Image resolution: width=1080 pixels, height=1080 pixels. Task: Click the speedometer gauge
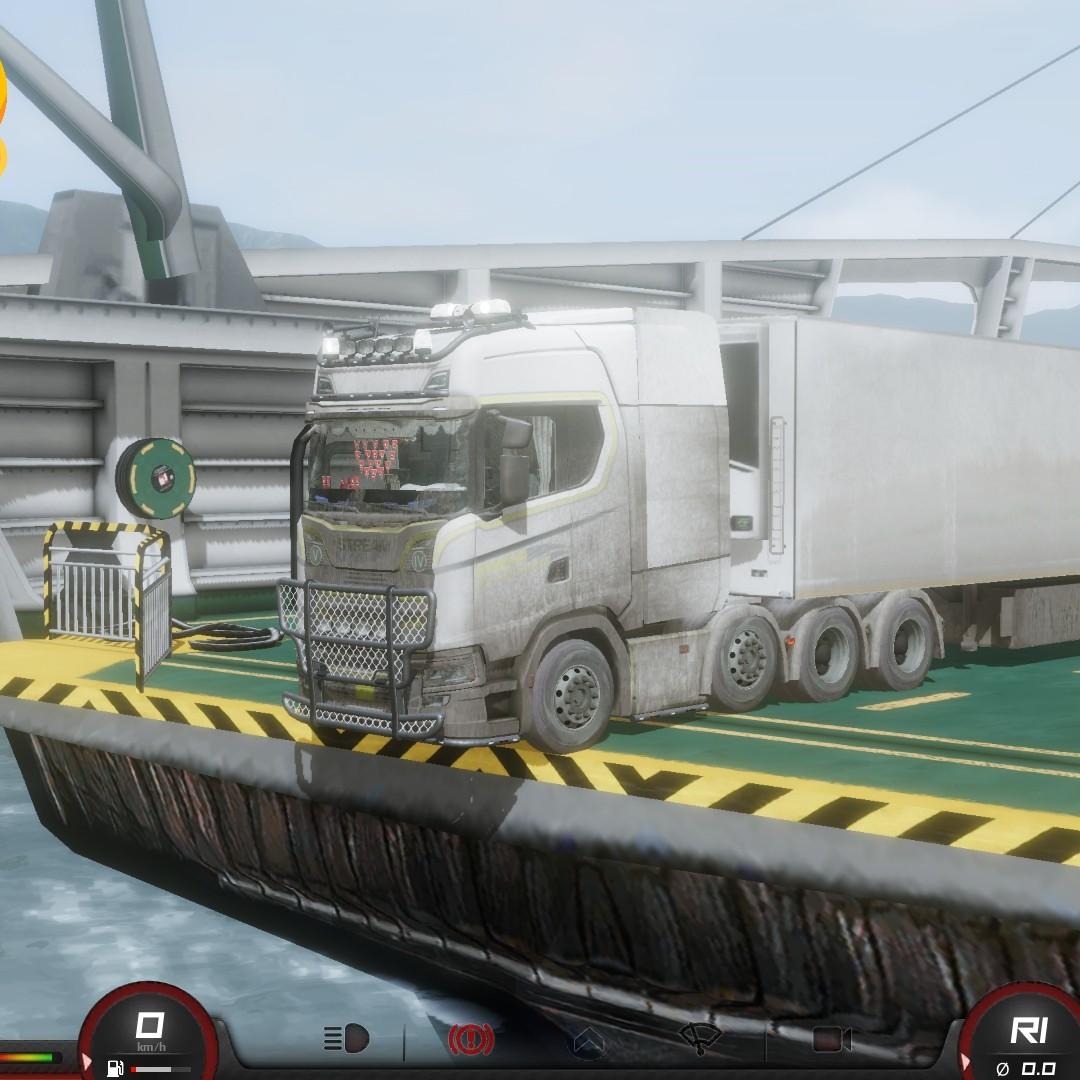point(149,1036)
